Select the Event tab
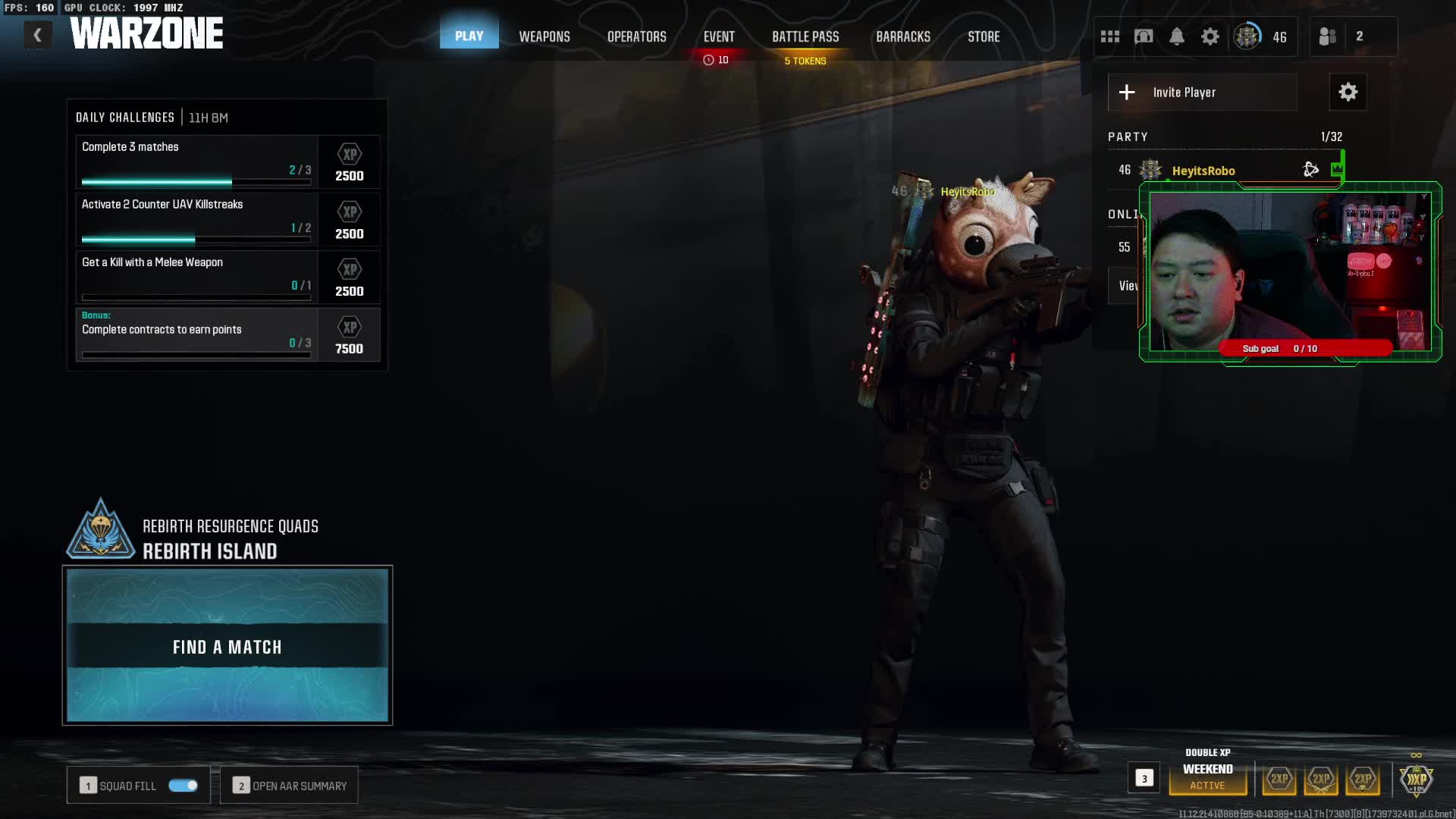Viewport: 1456px width, 819px height. 718,36
